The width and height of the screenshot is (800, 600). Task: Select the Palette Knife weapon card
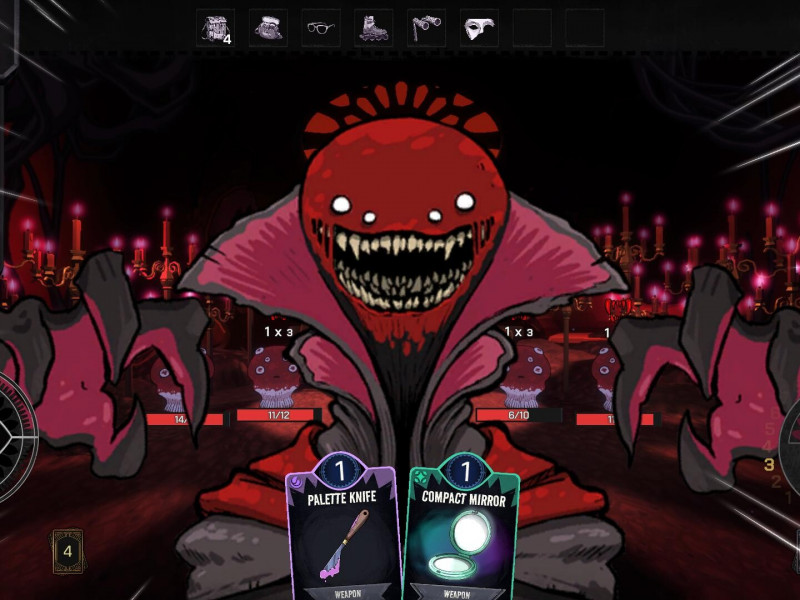[x=343, y=530]
